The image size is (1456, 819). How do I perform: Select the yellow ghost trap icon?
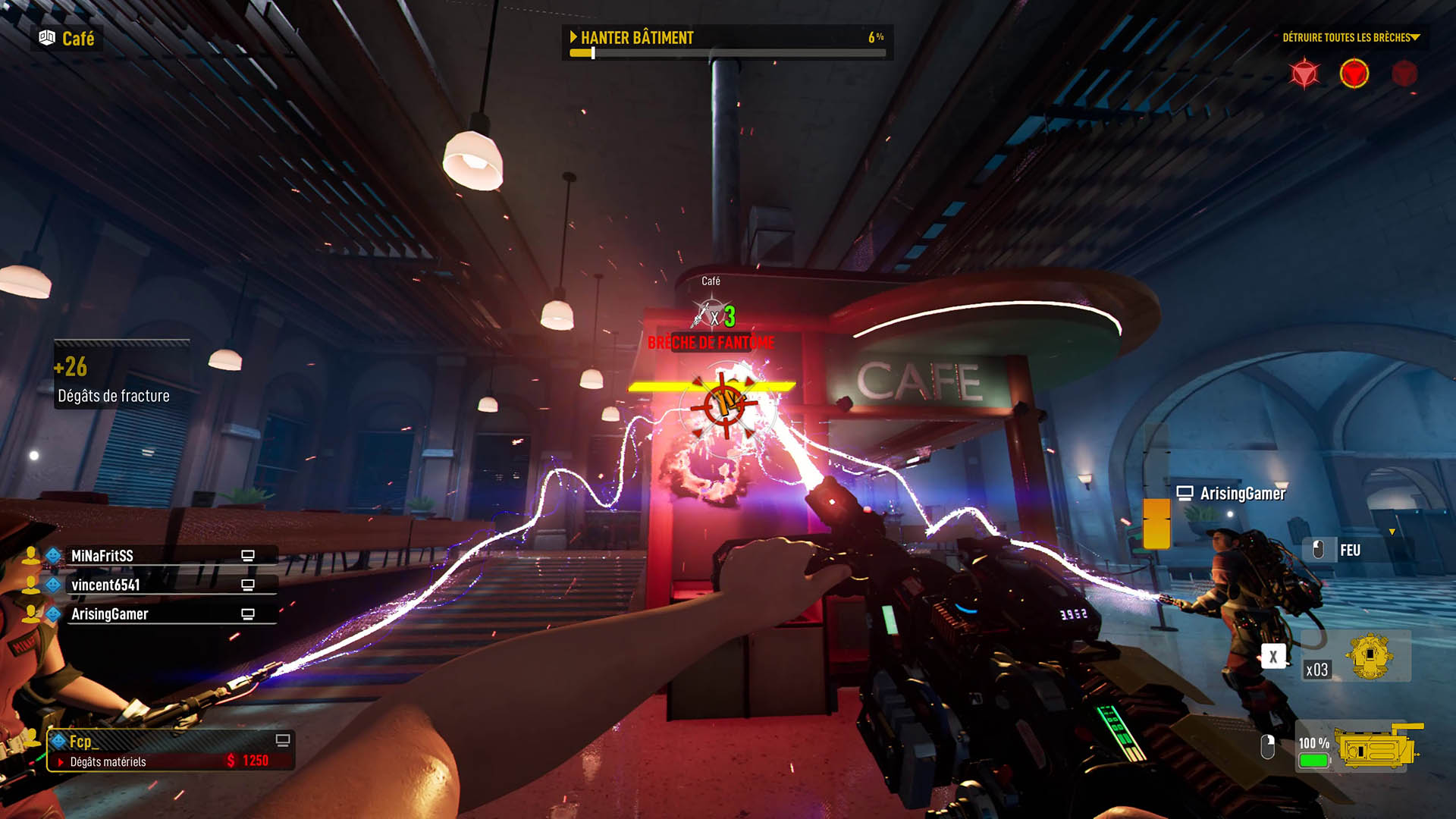[1369, 656]
